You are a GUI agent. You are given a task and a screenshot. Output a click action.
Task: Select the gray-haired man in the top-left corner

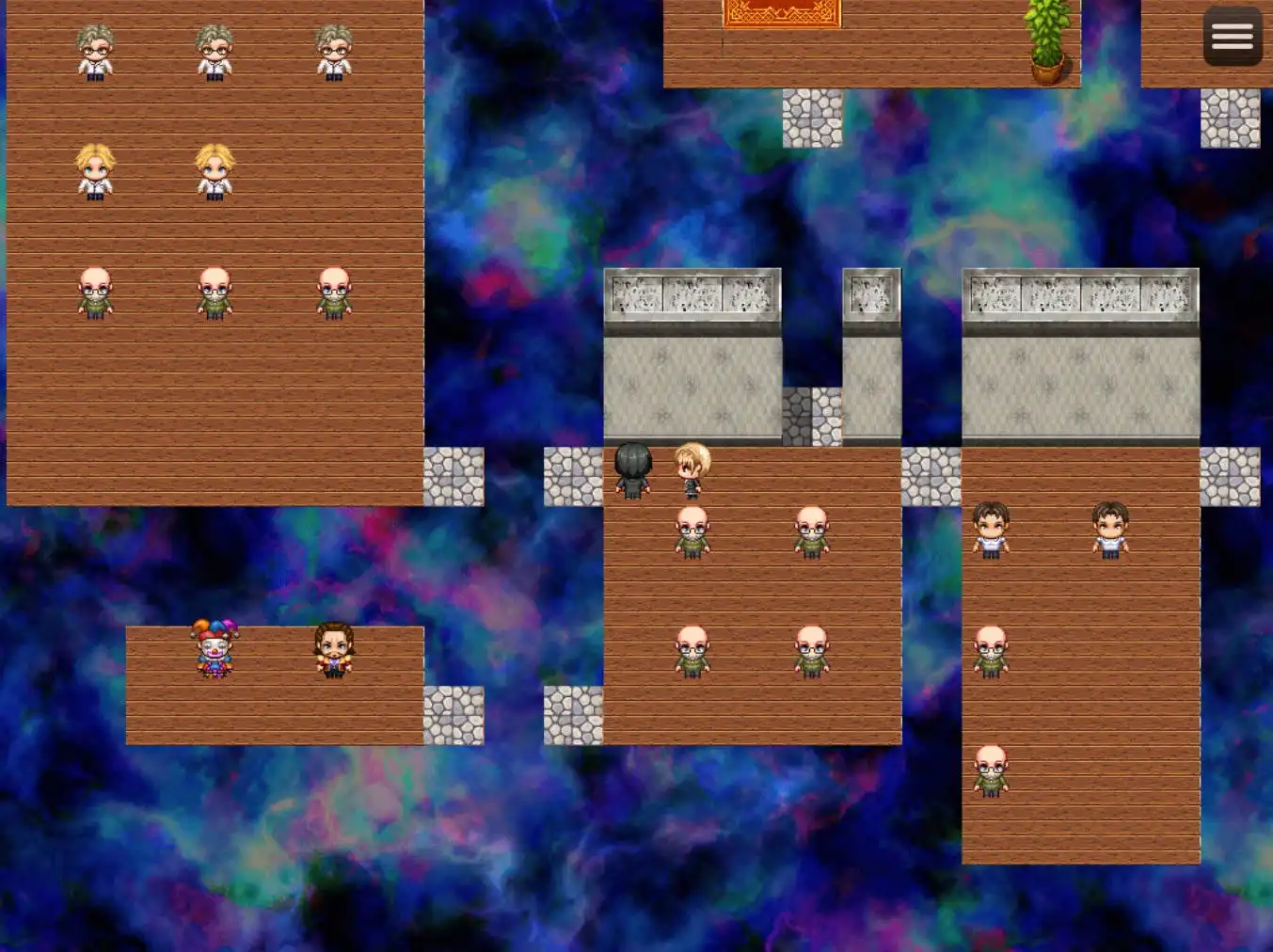[x=94, y=52]
